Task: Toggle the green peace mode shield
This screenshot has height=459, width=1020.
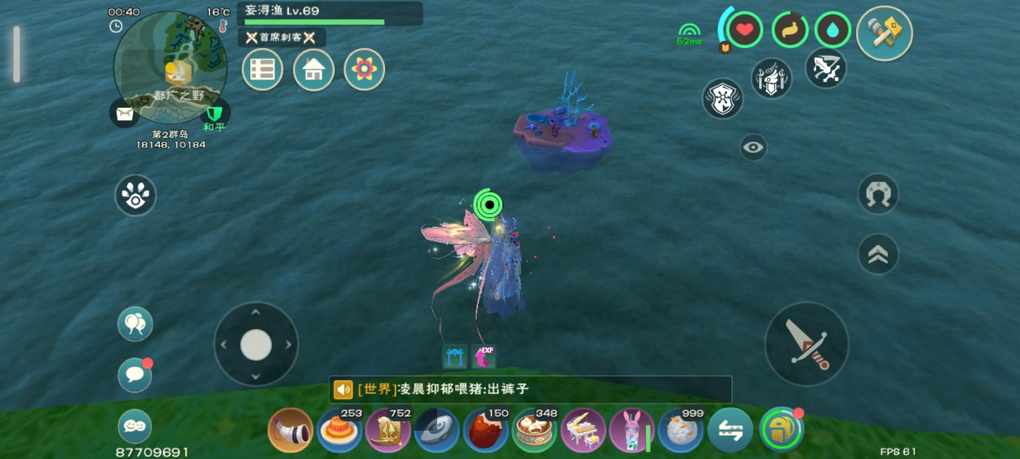Action: click(x=214, y=114)
